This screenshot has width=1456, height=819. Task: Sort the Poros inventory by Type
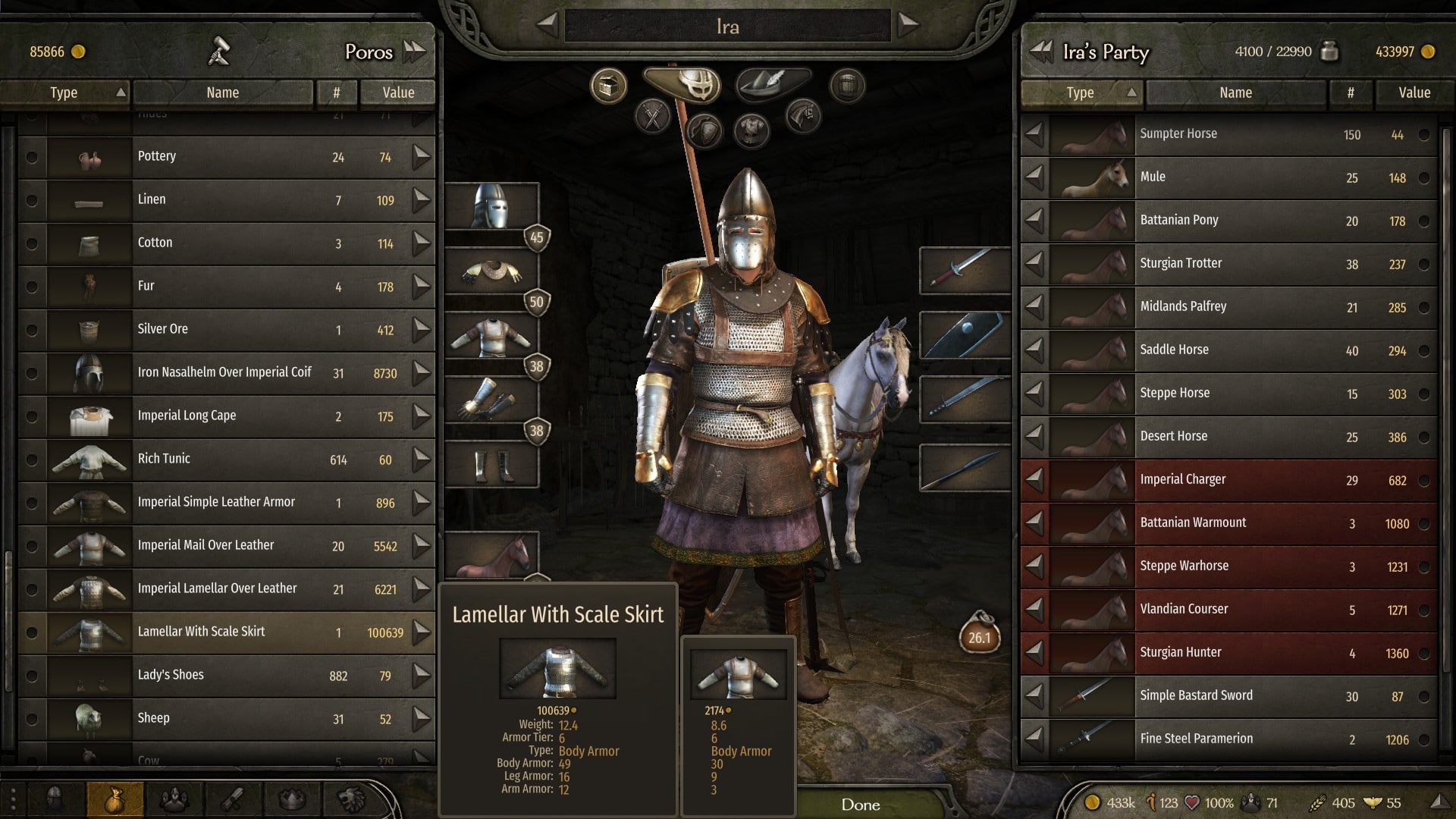(x=64, y=93)
